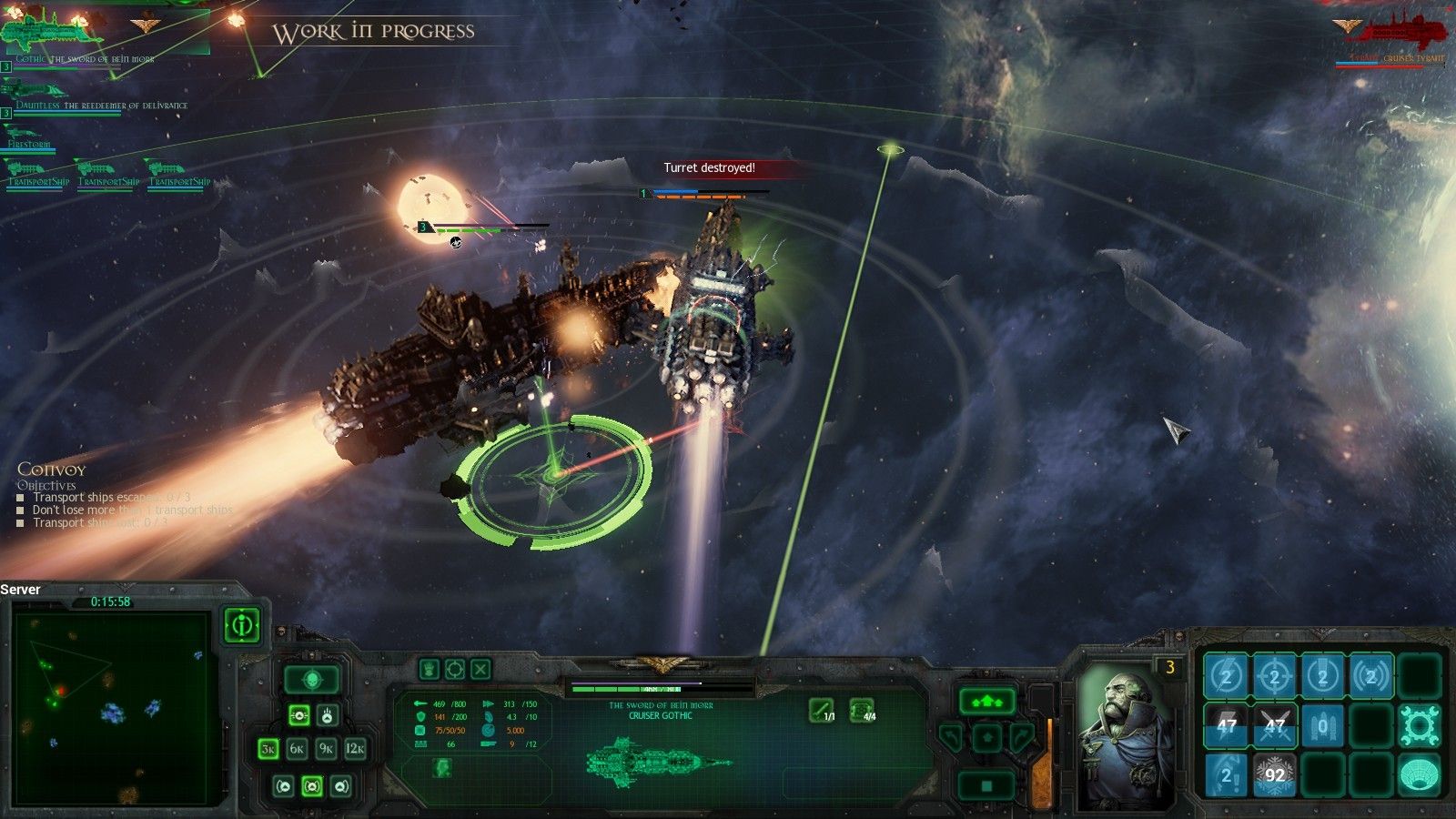Image resolution: width=1456 pixels, height=819 pixels.
Task: Set engagement range to 3K
Action: (x=268, y=749)
